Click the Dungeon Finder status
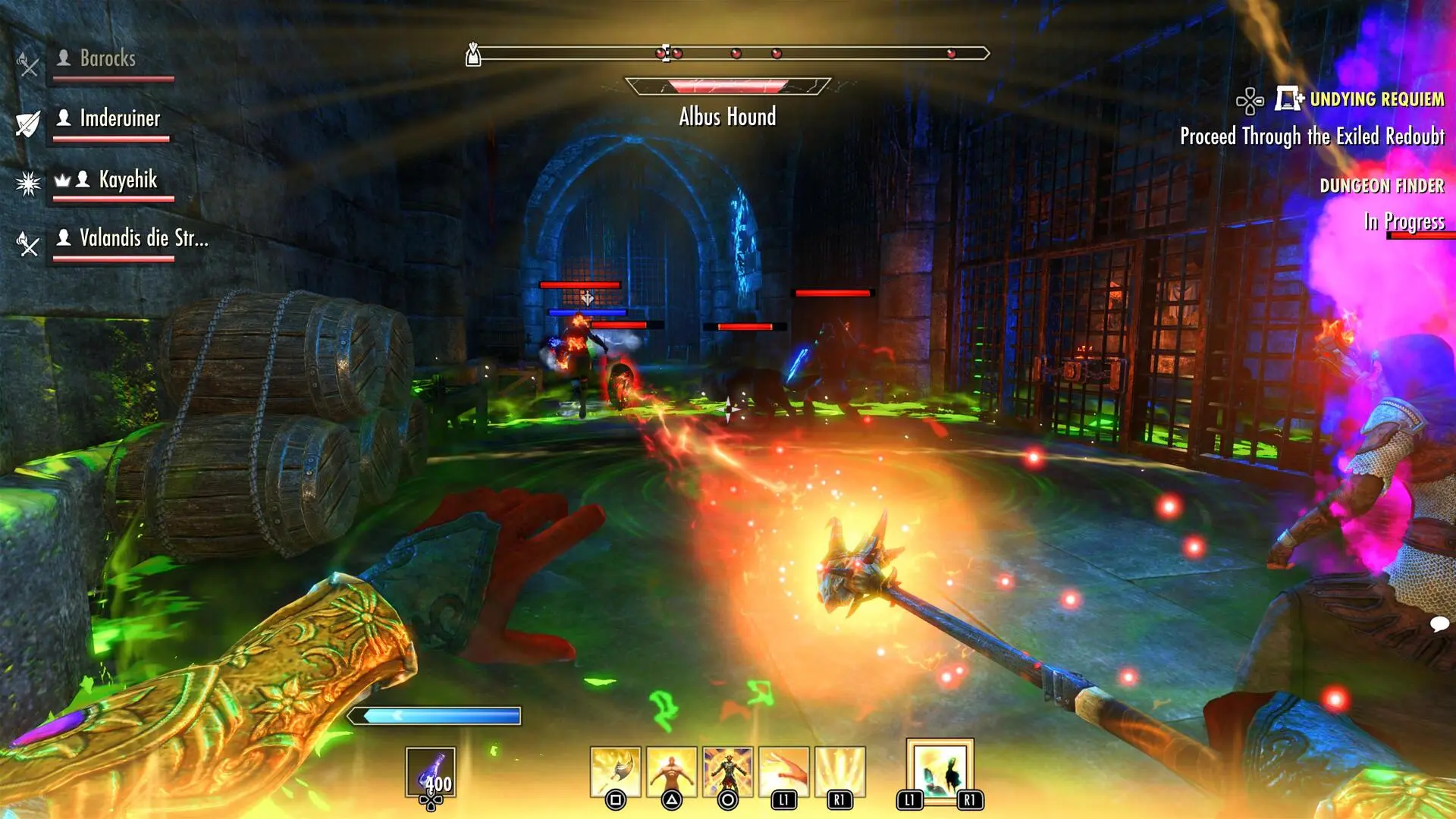Viewport: 1456px width, 819px height. pos(1381,186)
